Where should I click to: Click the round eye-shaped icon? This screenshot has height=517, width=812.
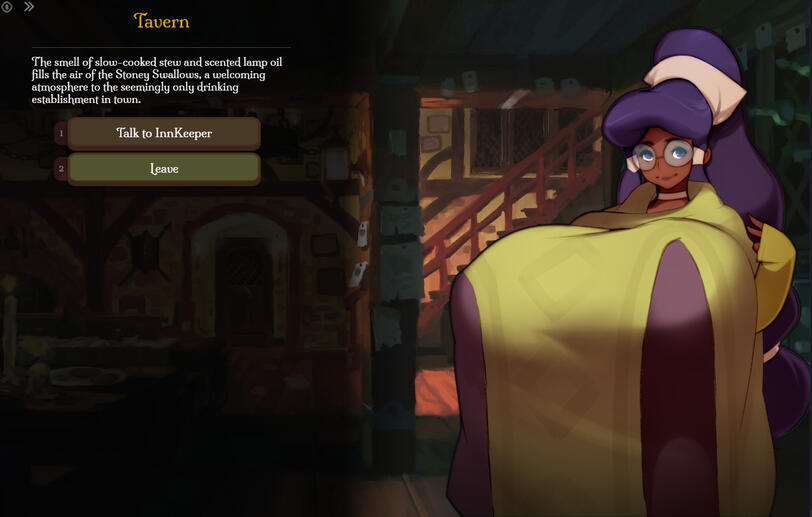coord(7,7)
